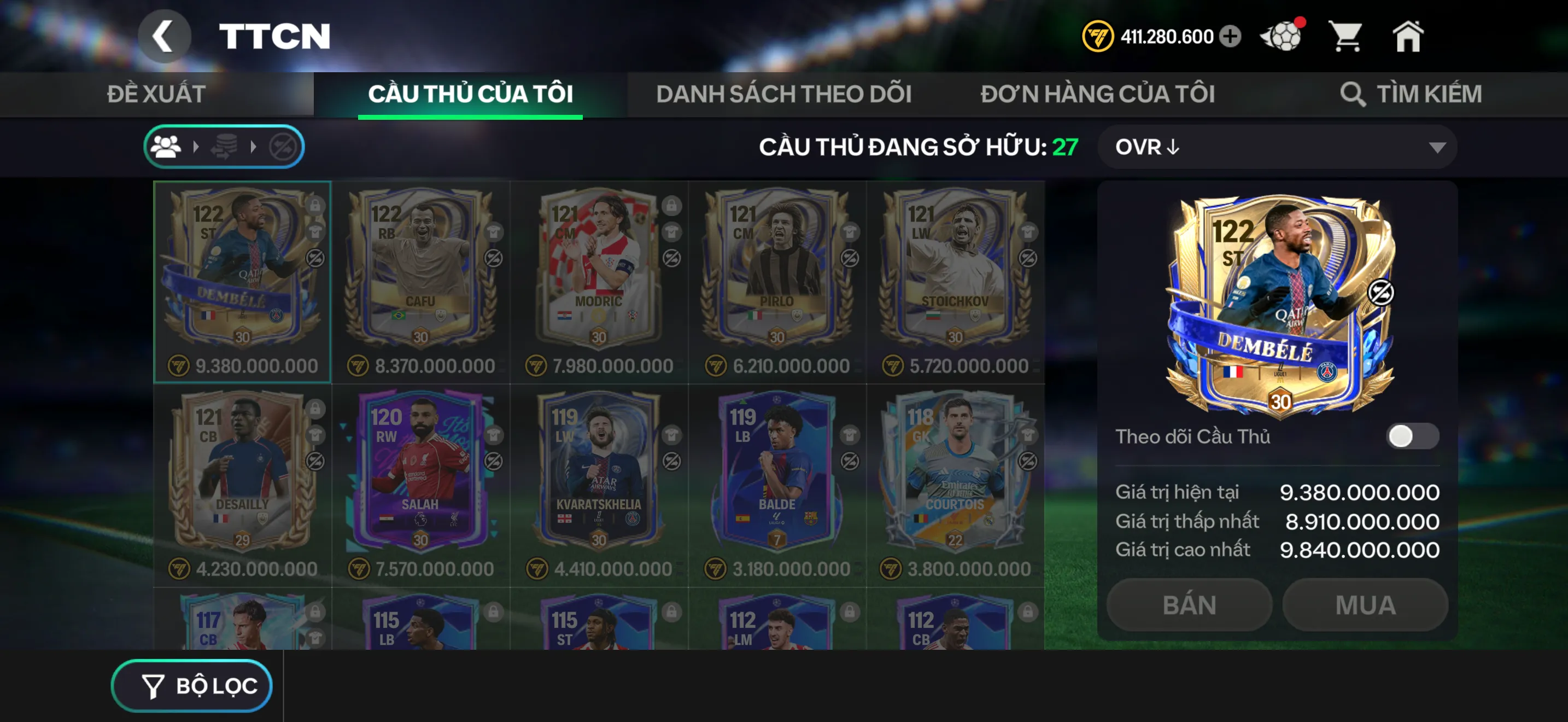The image size is (1568, 722).
Task: Click the untradeable icon on Modric's card
Action: 672,259
